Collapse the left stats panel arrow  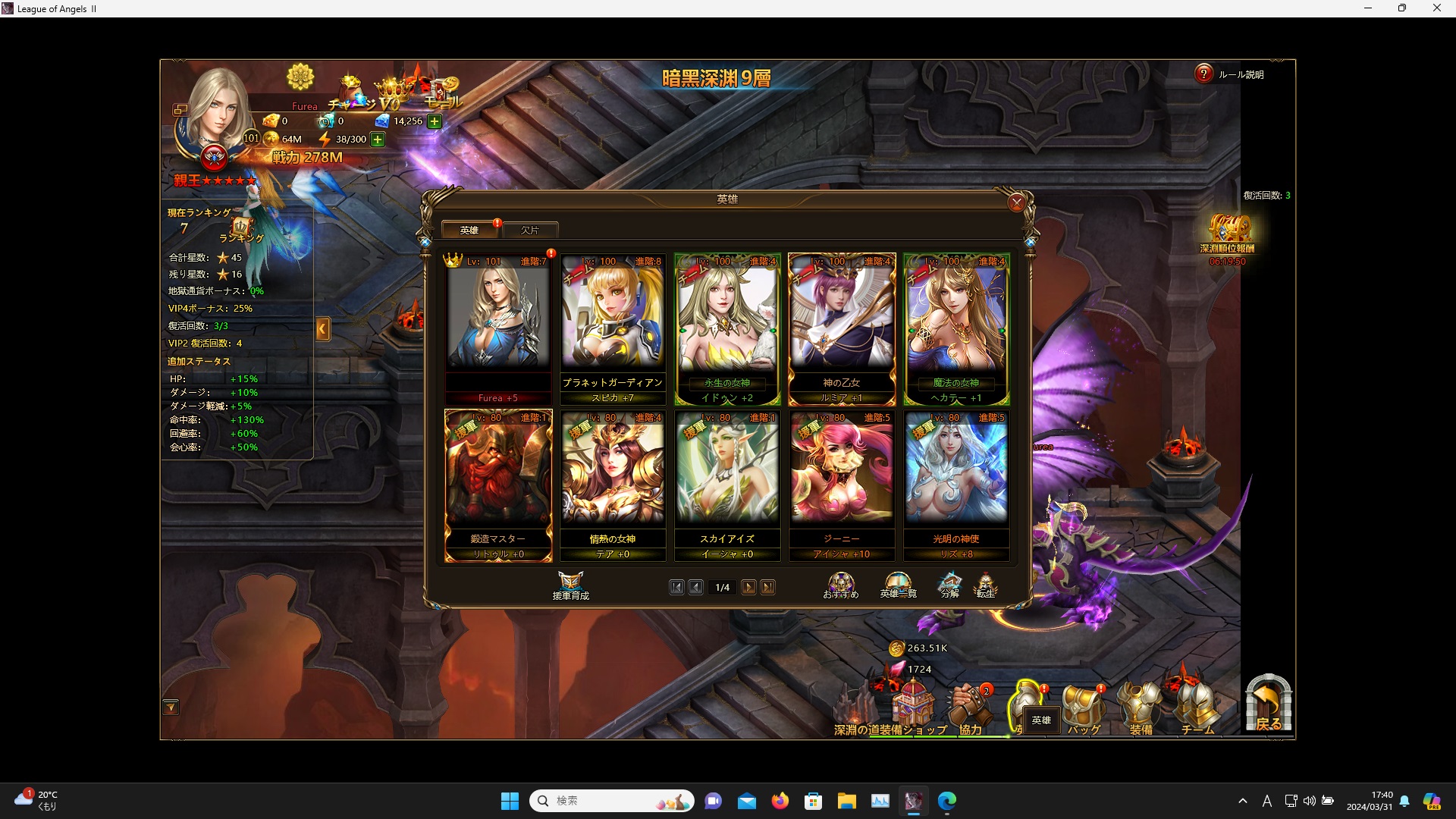click(323, 329)
